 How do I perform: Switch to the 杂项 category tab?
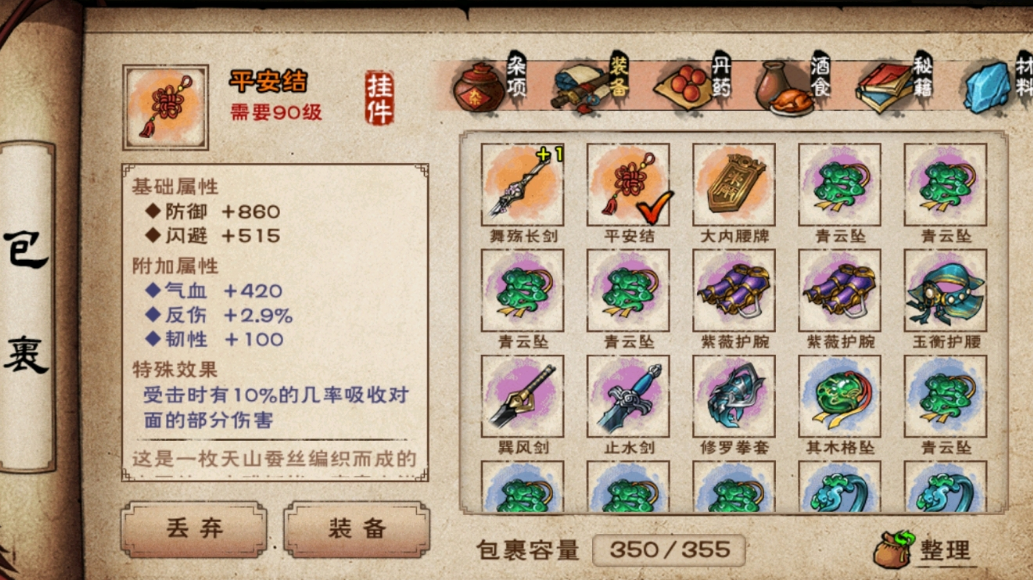pos(491,84)
